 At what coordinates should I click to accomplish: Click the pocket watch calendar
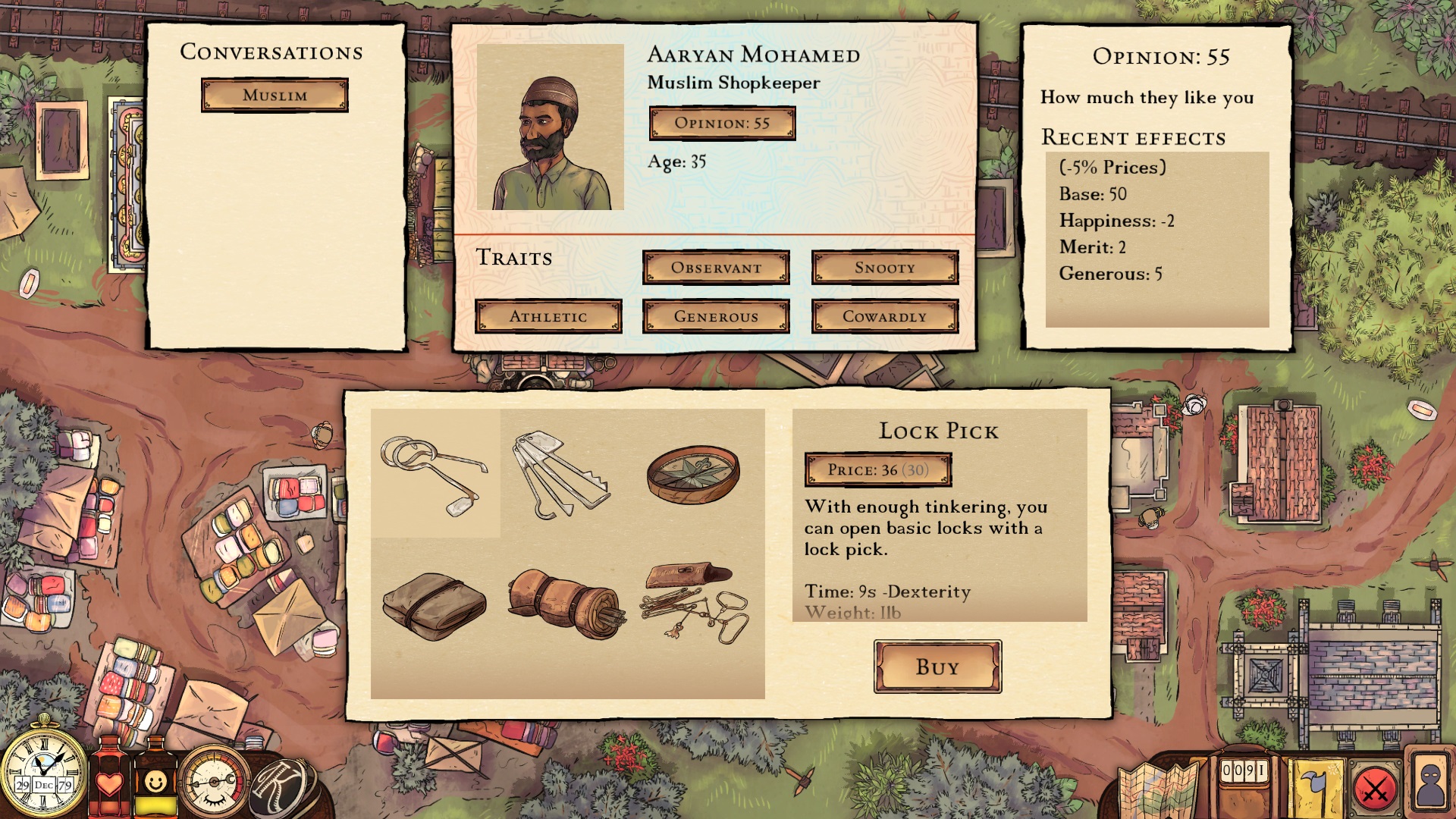pyautogui.click(x=43, y=770)
